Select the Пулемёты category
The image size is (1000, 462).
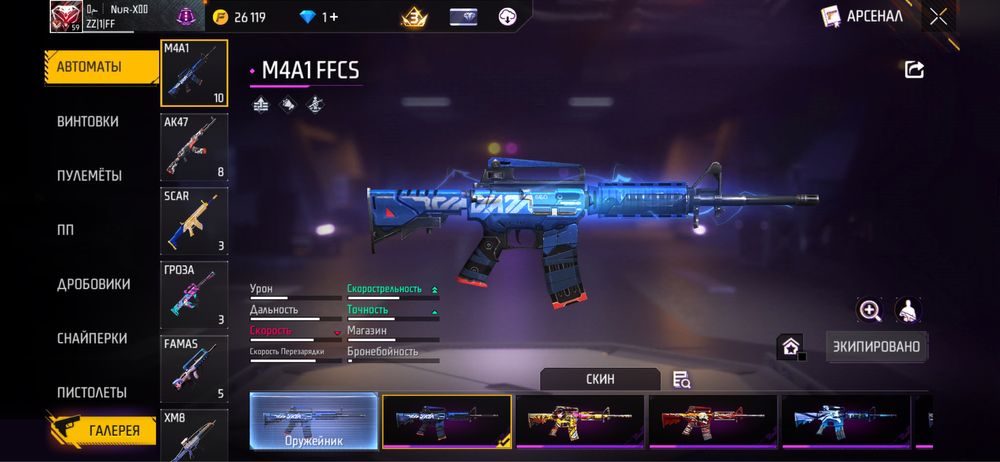(x=90, y=175)
